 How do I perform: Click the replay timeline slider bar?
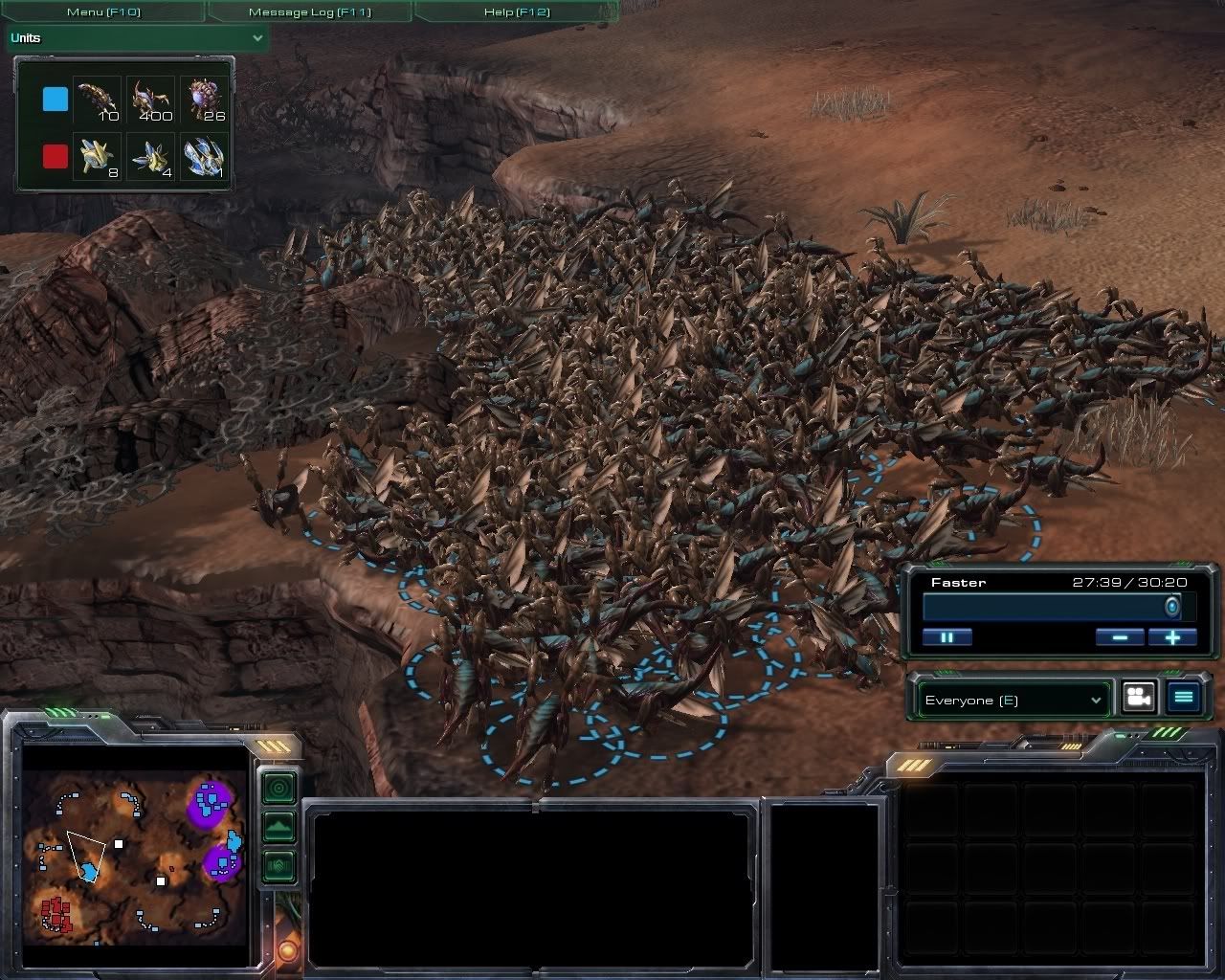pos(1050,608)
